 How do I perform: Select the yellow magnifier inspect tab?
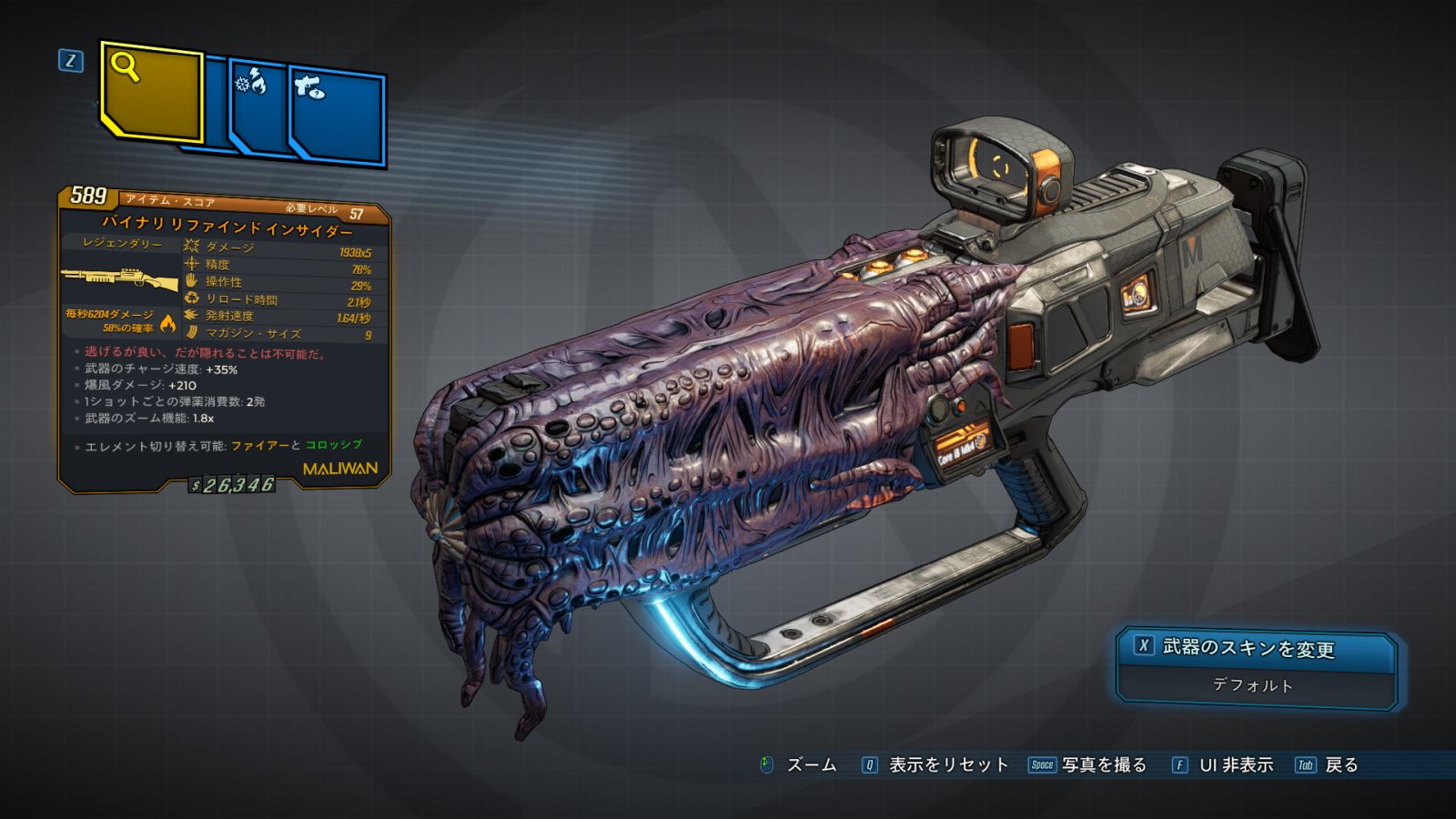[x=151, y=92]
